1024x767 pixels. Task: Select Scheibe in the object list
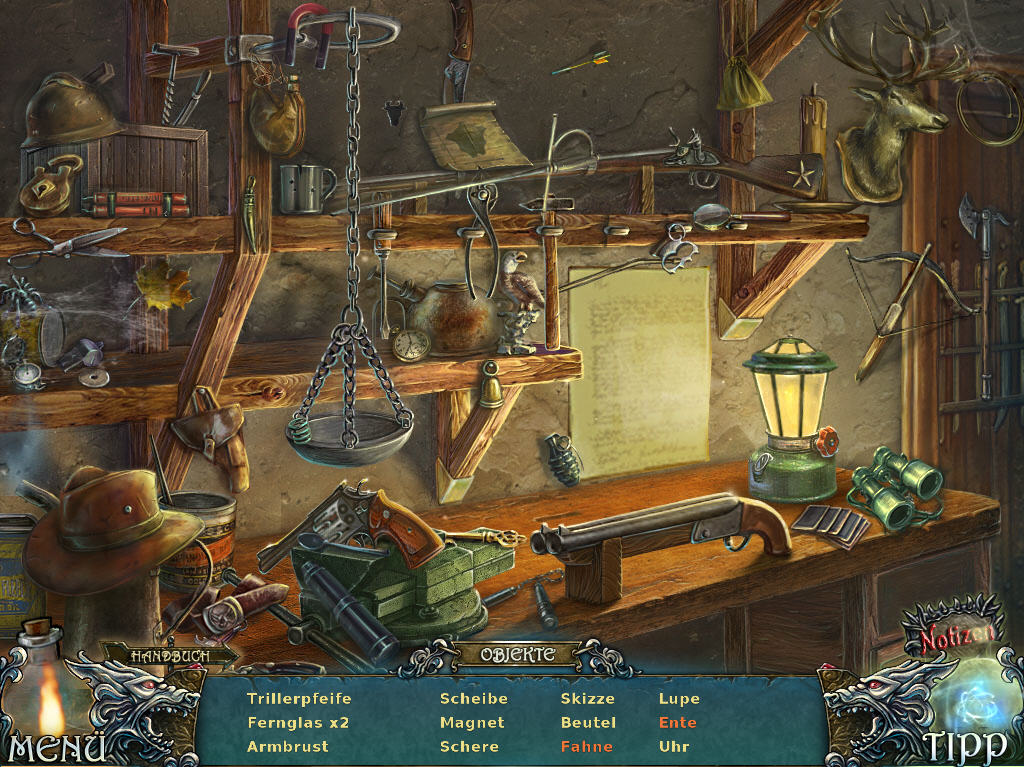(473, 699)
